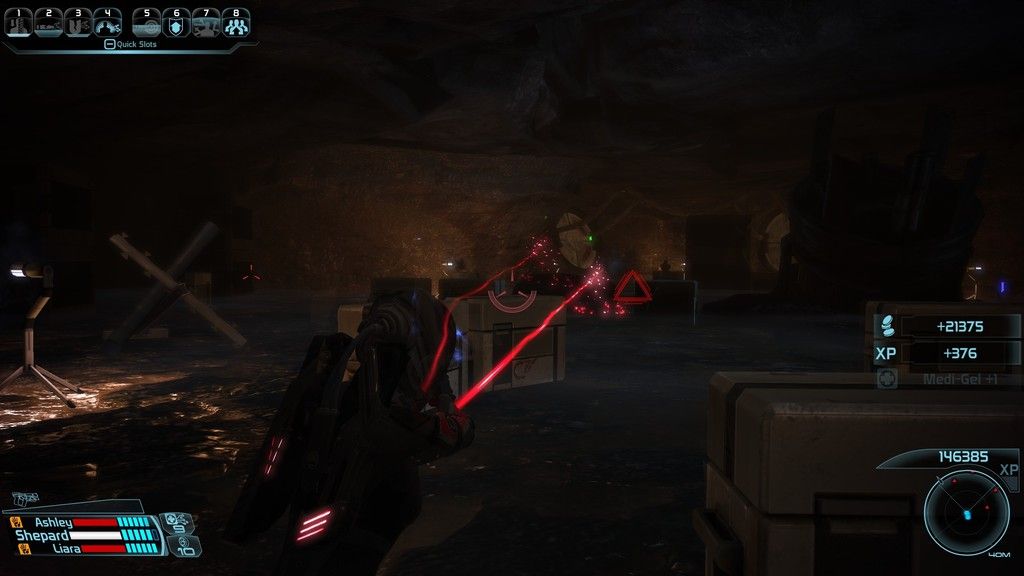Activate the power in quick slot 1
1024x576 pixels.
[x=20, y=23]
